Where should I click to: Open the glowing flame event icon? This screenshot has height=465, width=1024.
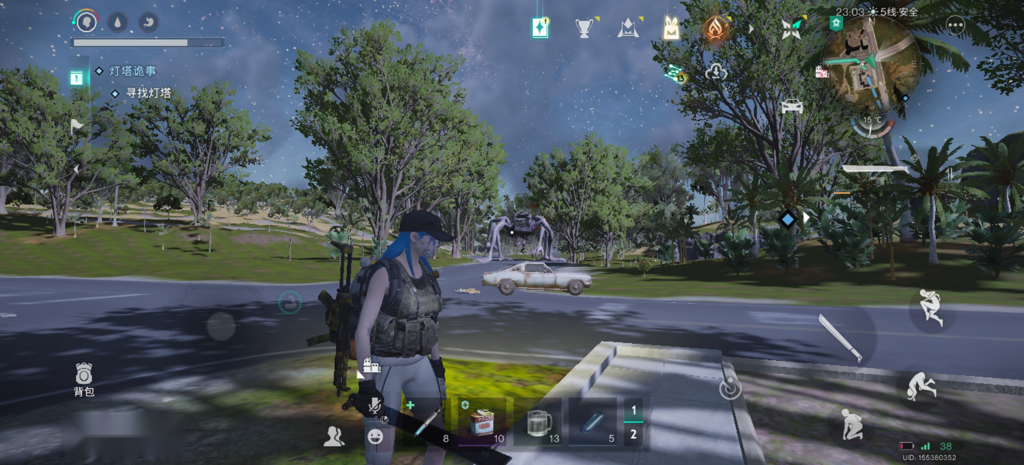714,29
